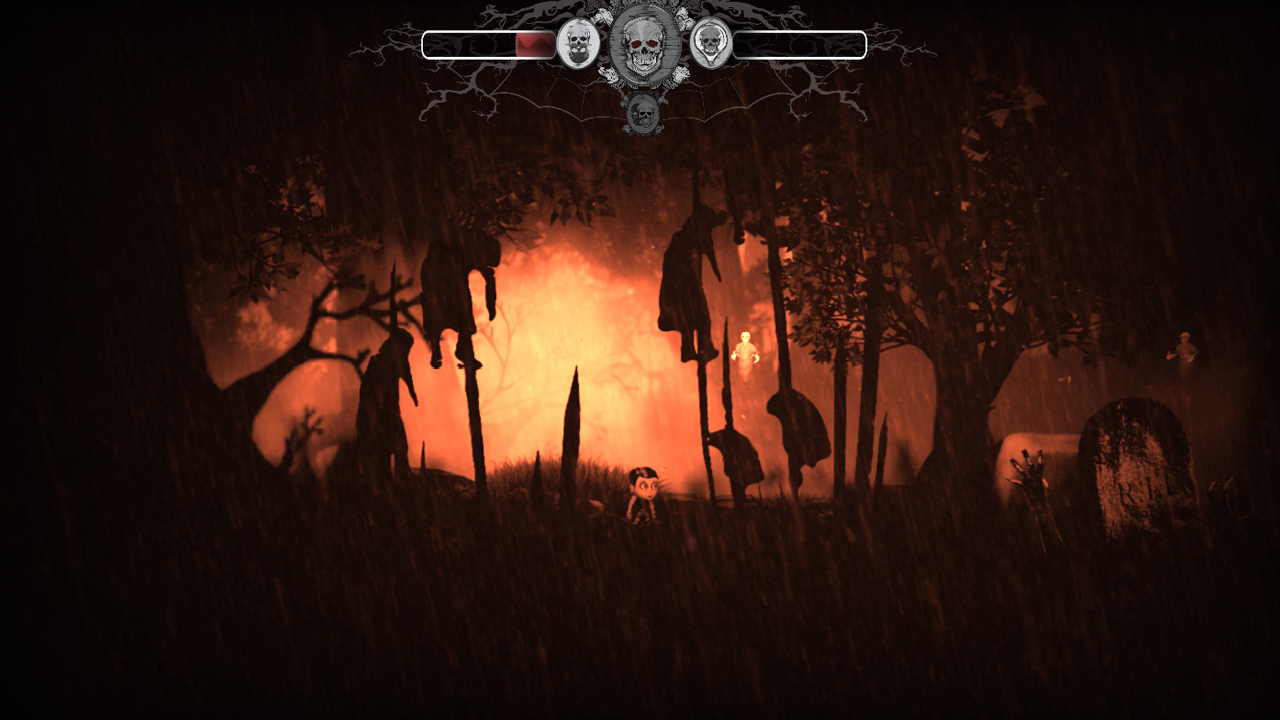Viewport: 1280px width, 720px height.
Task: Click the empty status bar on the right
Action: coord(800,44)
